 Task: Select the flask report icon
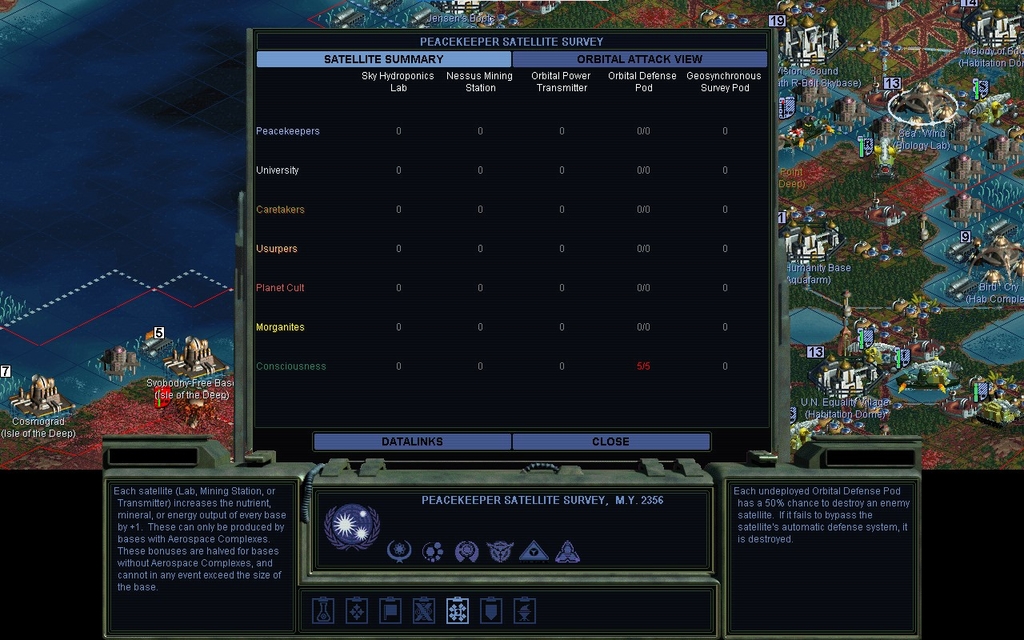pos(322,610)
